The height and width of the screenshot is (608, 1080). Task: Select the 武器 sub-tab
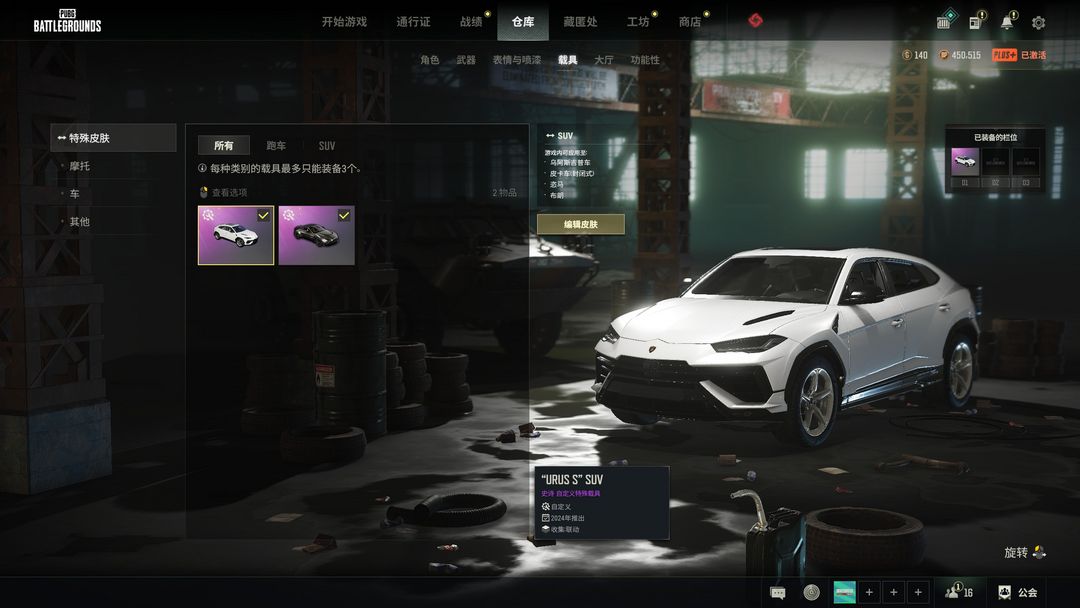click(466, 60)
